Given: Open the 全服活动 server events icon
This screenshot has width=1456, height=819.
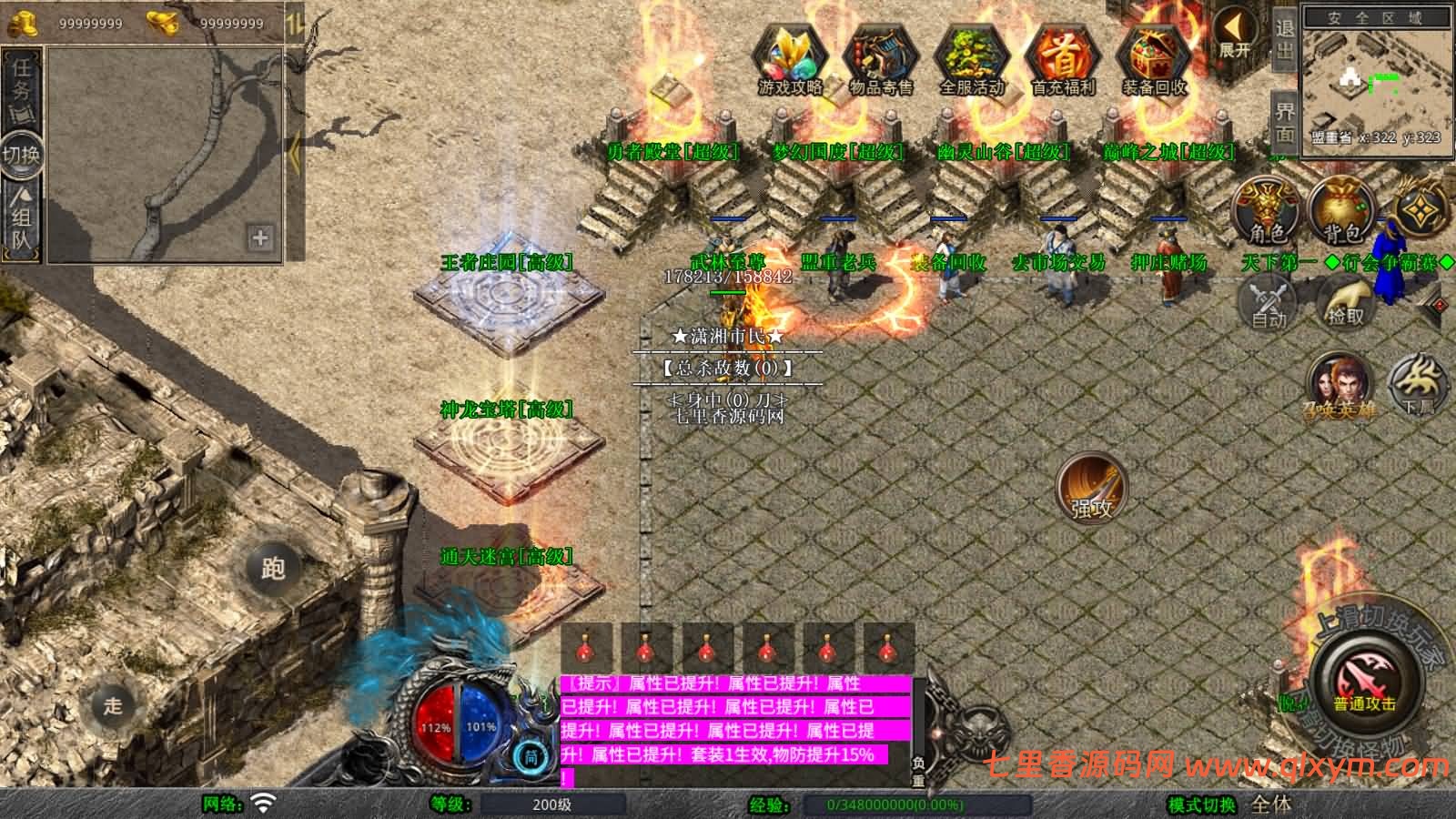Looking at the screenshot, I should tap(971, 57).
